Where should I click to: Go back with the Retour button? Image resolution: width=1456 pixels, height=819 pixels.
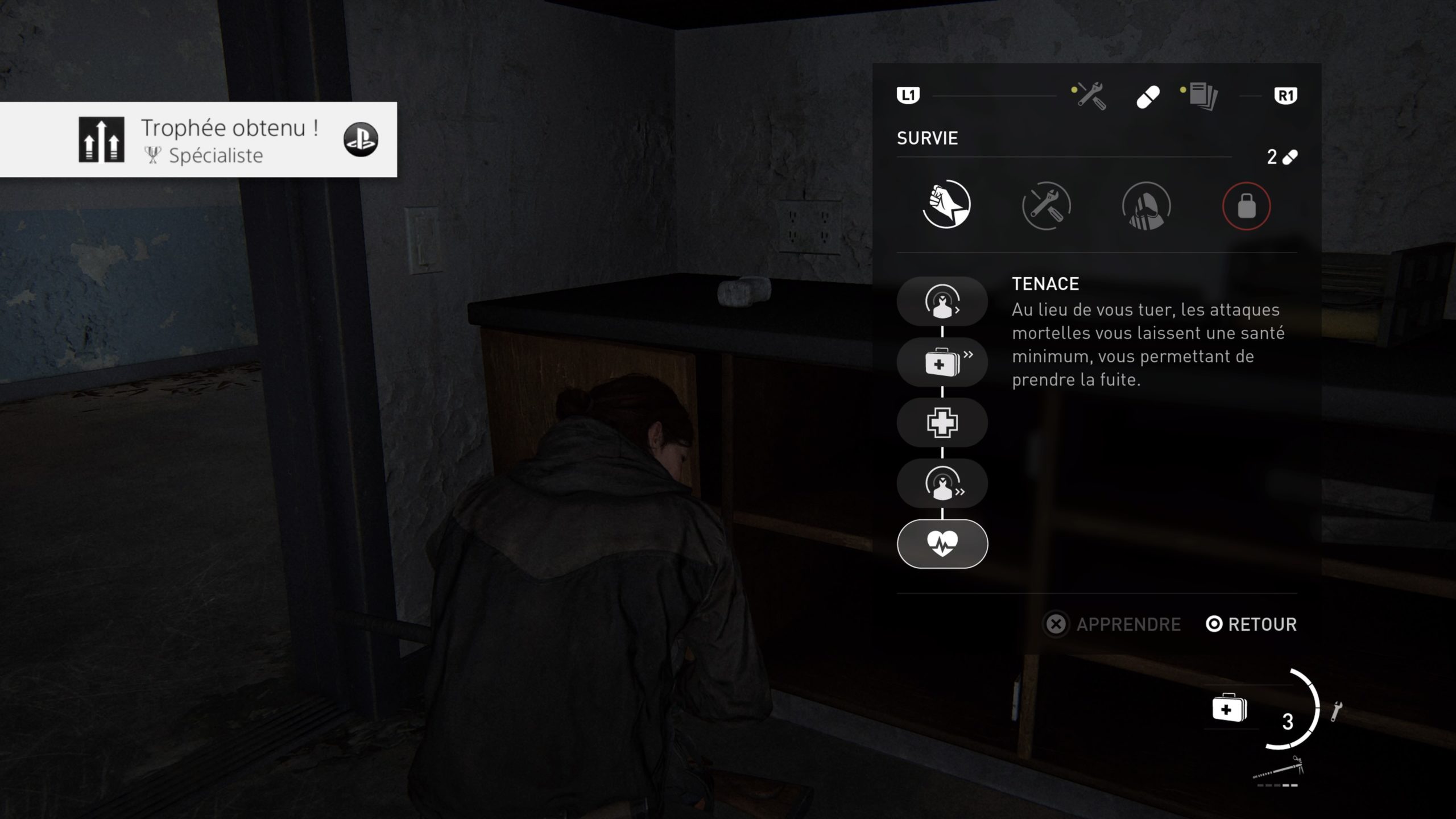(1251, 624)
